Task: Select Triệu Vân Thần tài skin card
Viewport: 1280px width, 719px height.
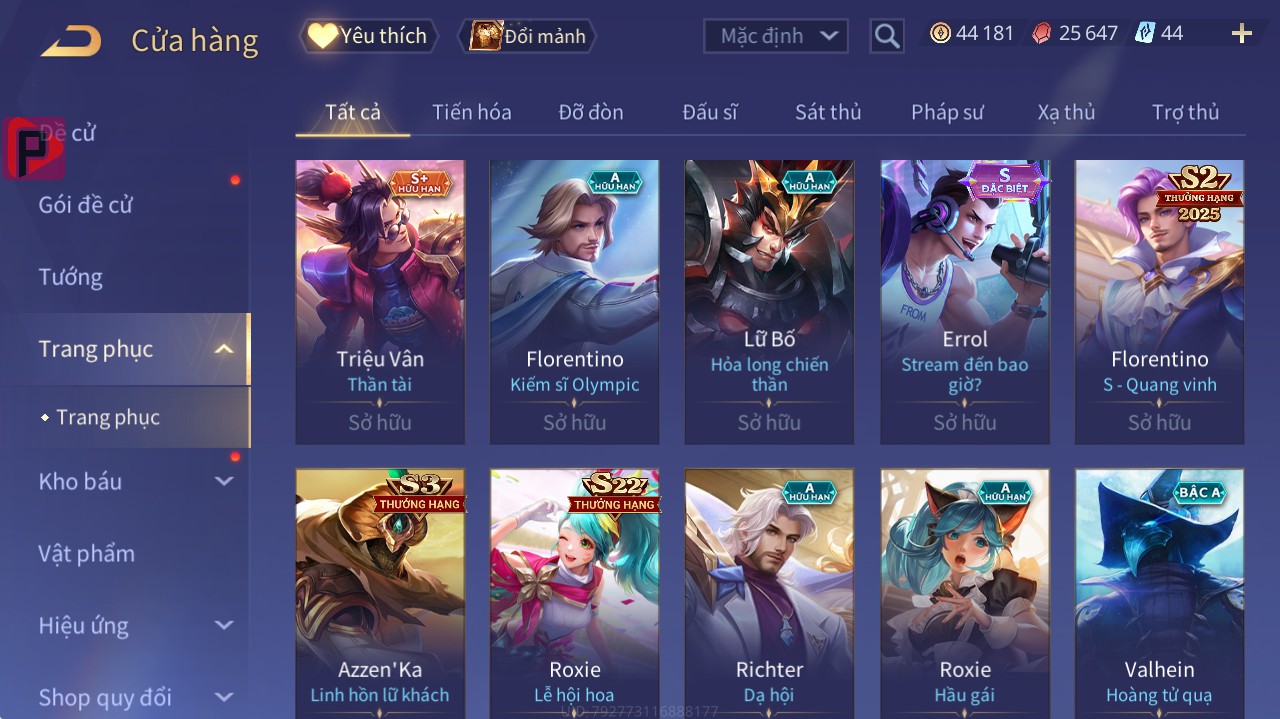Action: coord(380,300)
